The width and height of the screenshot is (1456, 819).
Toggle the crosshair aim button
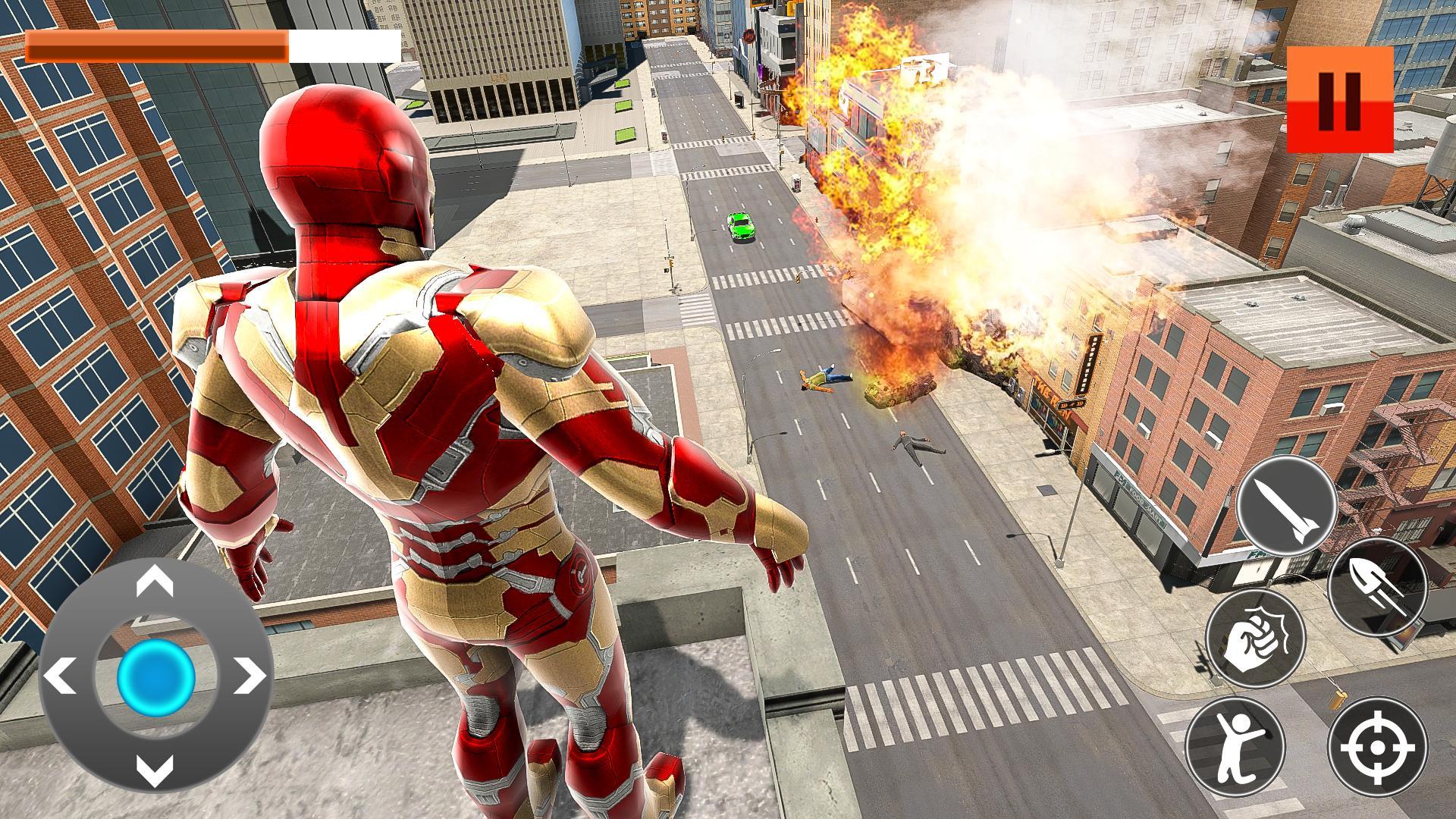click(1377, 747)
